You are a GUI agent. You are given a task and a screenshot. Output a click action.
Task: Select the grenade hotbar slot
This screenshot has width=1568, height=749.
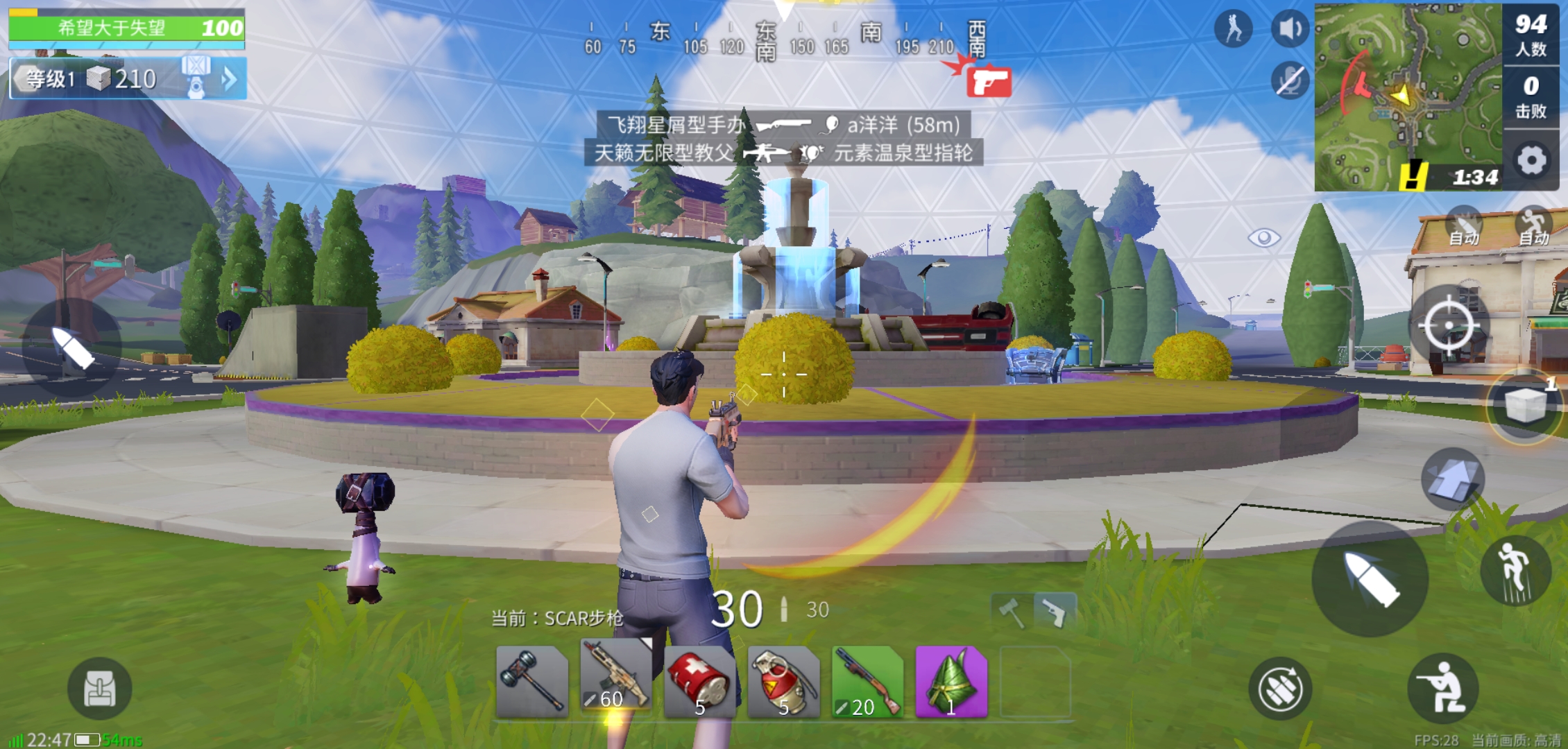pyautogui.click(x=784, y=683)
